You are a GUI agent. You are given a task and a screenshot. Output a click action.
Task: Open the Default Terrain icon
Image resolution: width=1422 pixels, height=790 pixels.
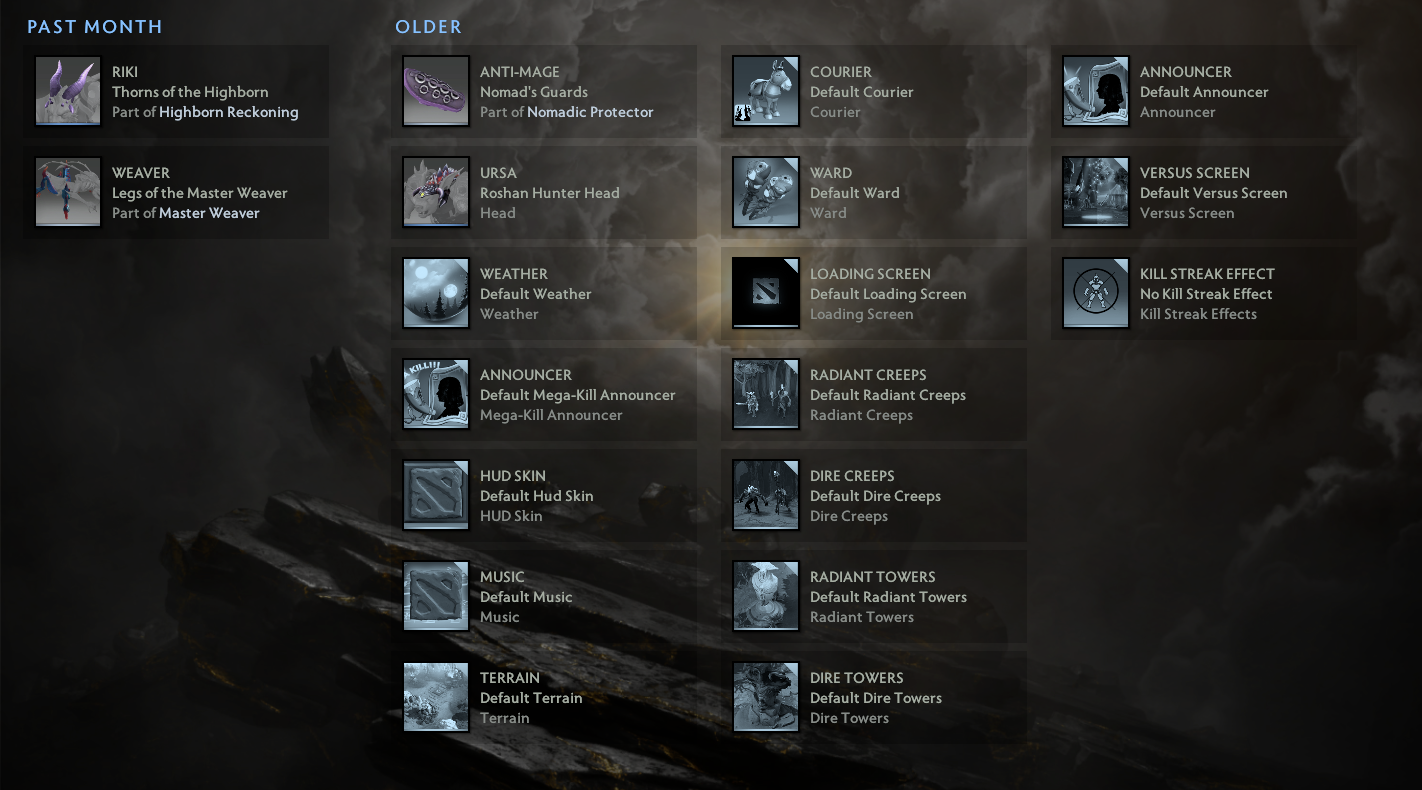coord(435,697)
